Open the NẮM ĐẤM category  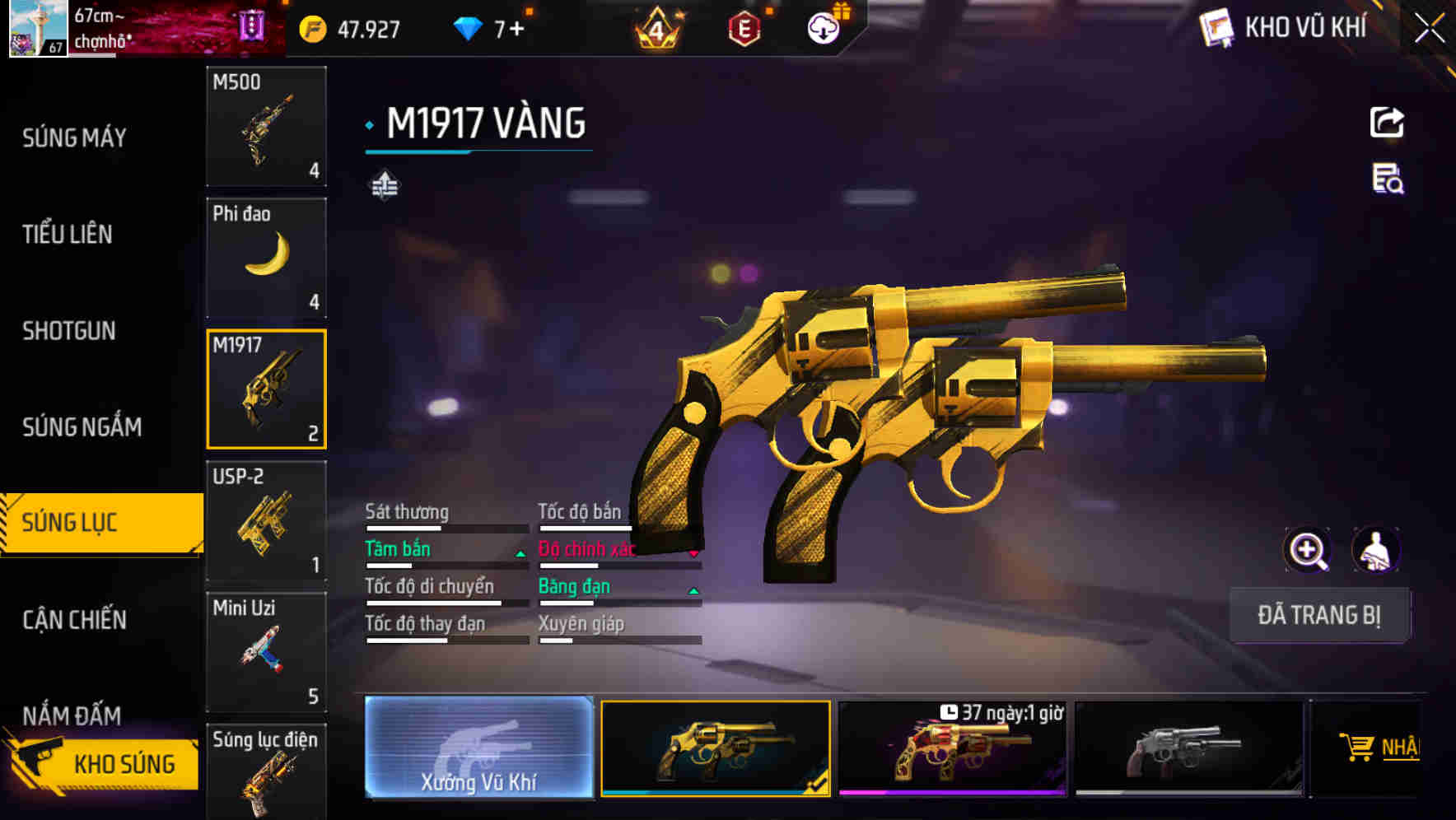(72, 715)
